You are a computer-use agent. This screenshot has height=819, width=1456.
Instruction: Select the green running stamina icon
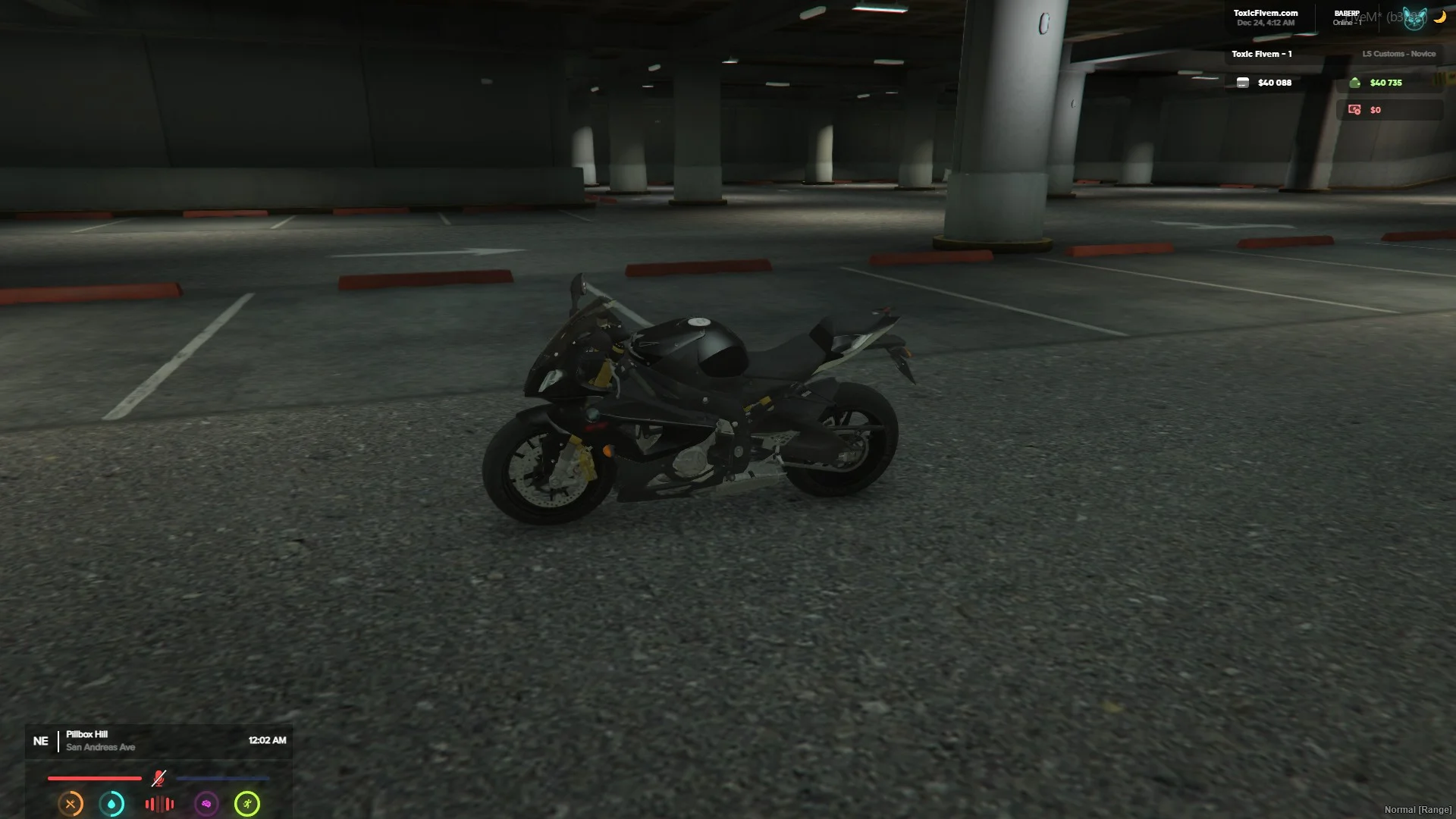247,804
